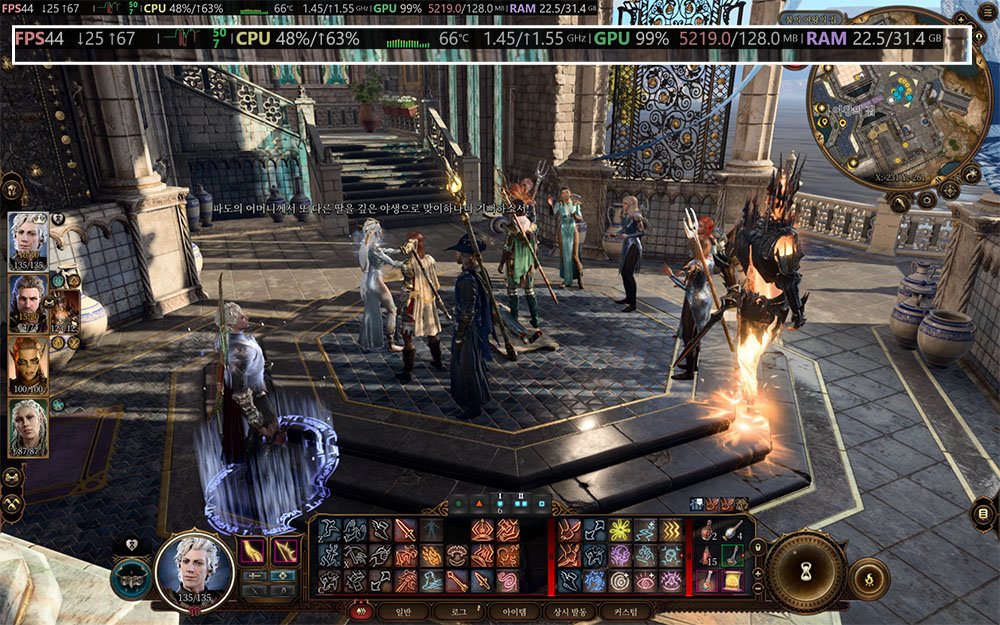The image size is (1000, 625).
Task: Switch to the 일반 hotbar tab
Action: tap(403, 610)
